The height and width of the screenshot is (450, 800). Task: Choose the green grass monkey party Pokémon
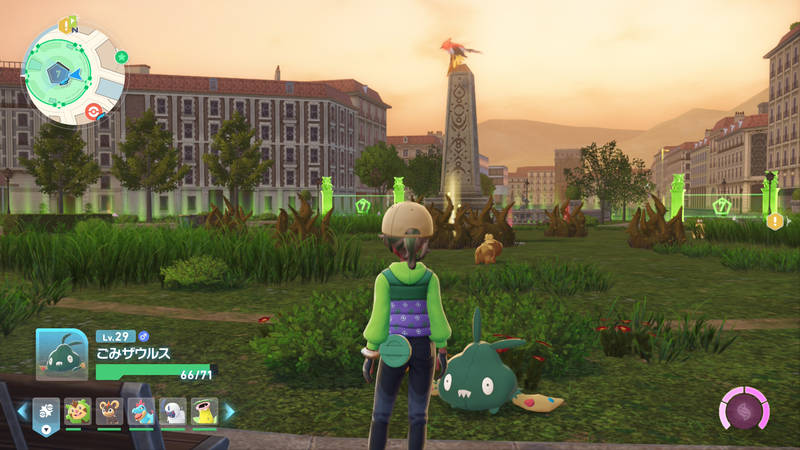click(x=78, y=411)
